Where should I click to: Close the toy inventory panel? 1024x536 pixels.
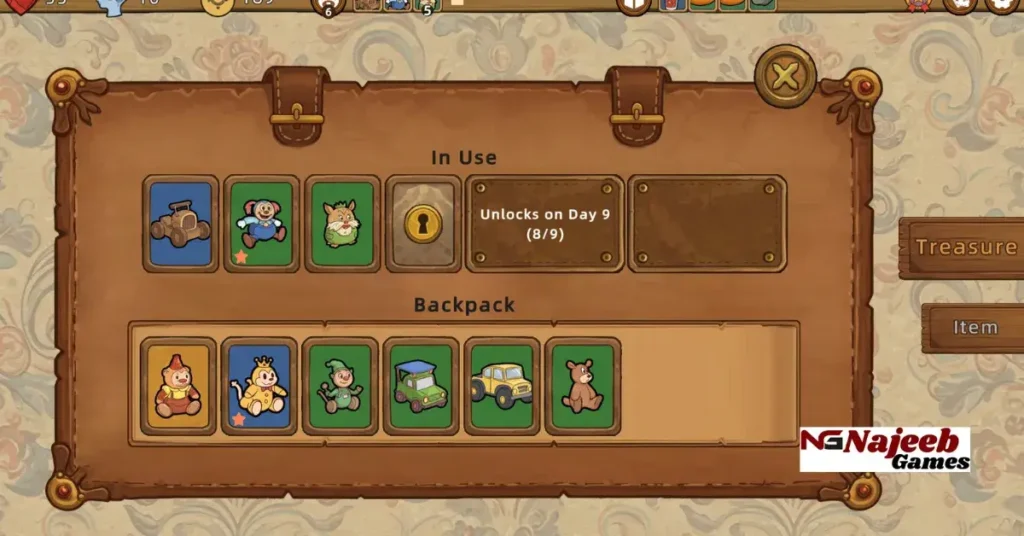tap(785, 77)
